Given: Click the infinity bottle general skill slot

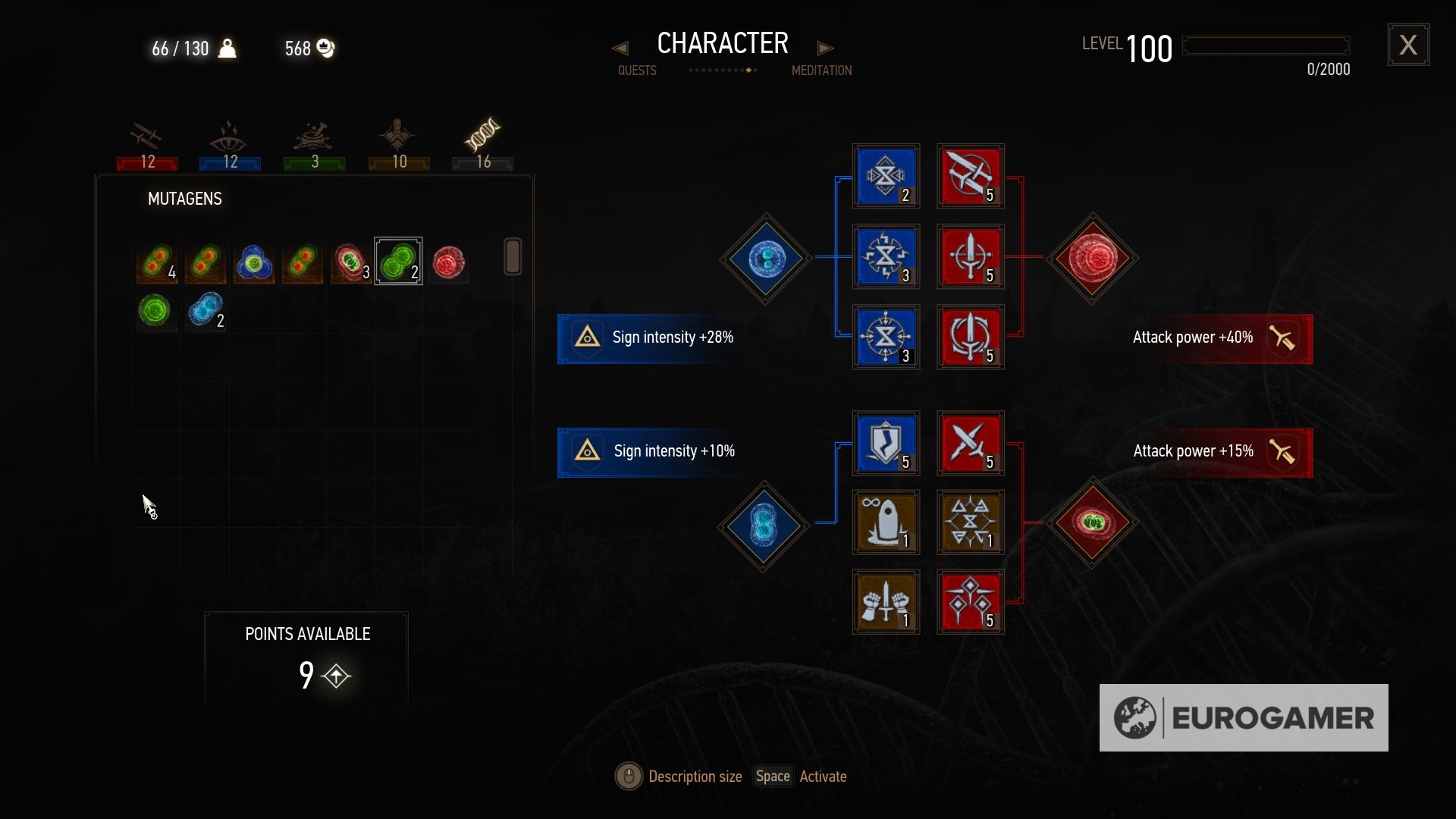Looking at the screenshot, I should [886, 522].
